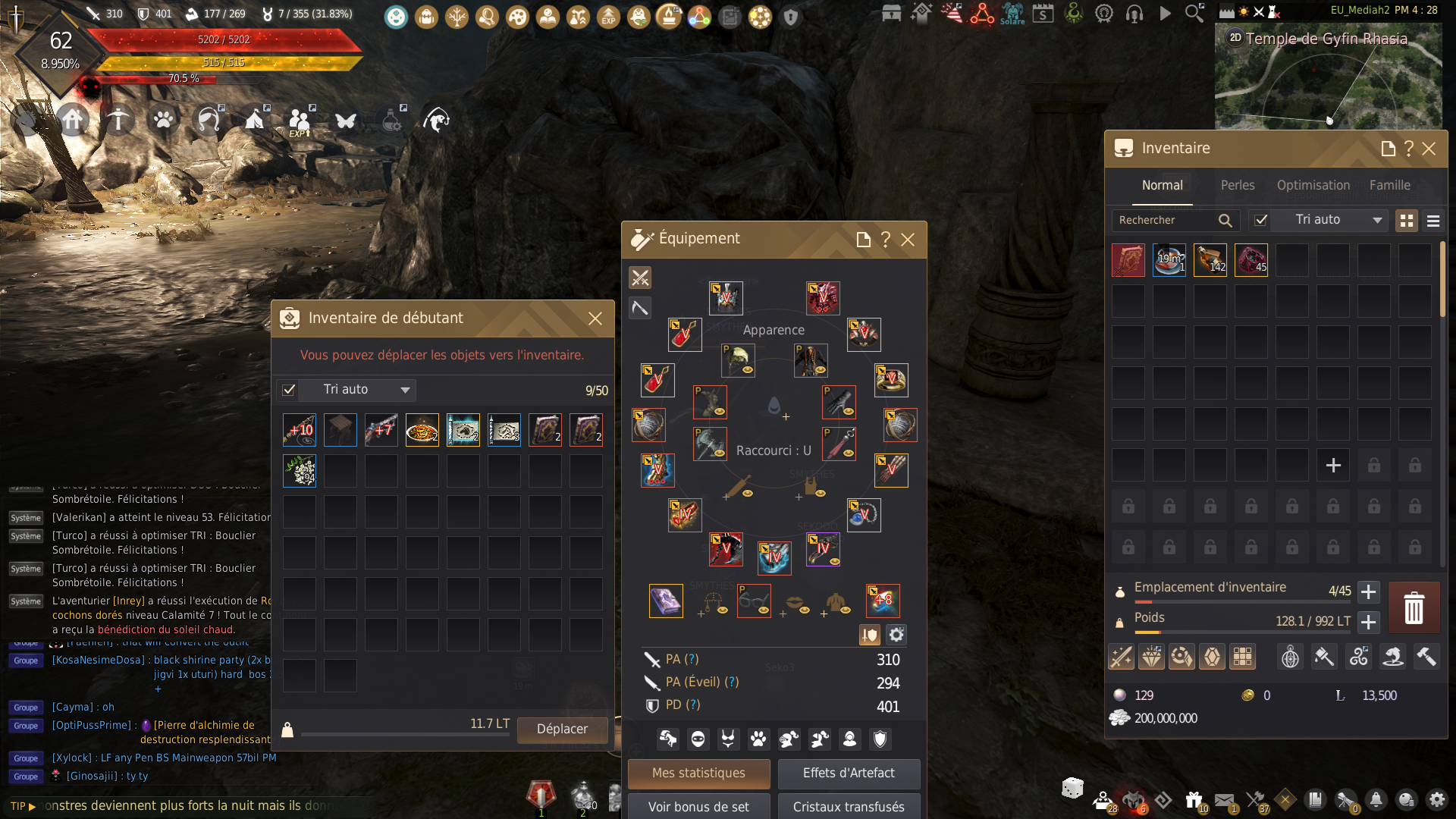Close the Inventaire window

point(1429,149)
